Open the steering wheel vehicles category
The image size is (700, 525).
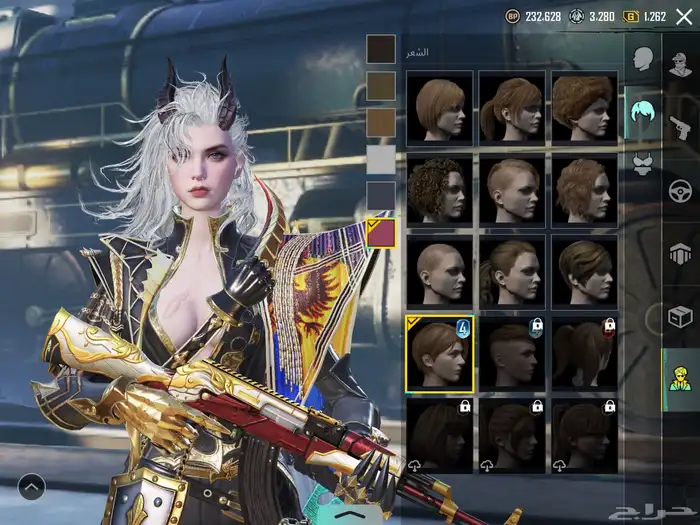[681, 190]
